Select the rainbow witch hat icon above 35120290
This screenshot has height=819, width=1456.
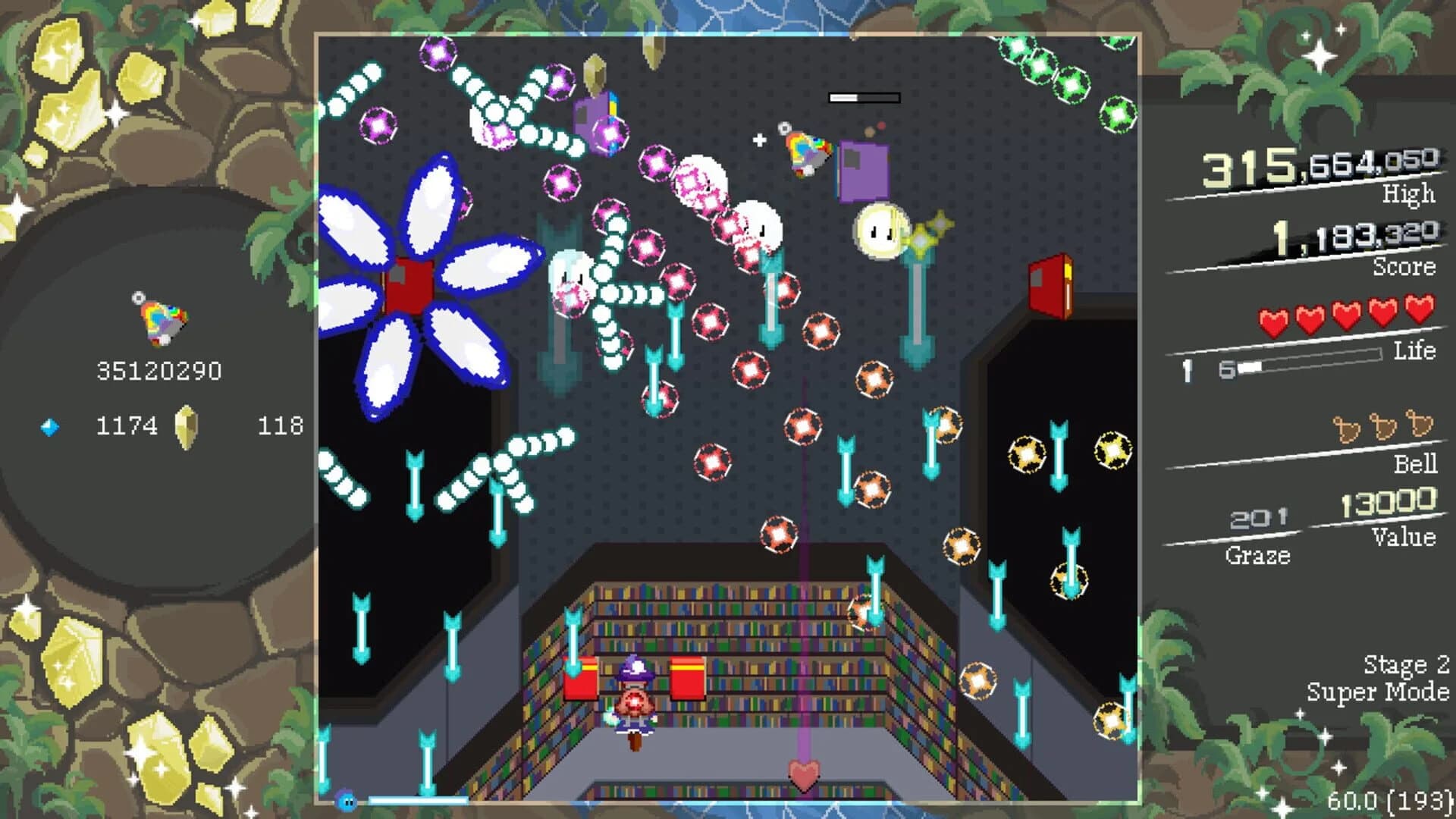click(x=159, y=317)
